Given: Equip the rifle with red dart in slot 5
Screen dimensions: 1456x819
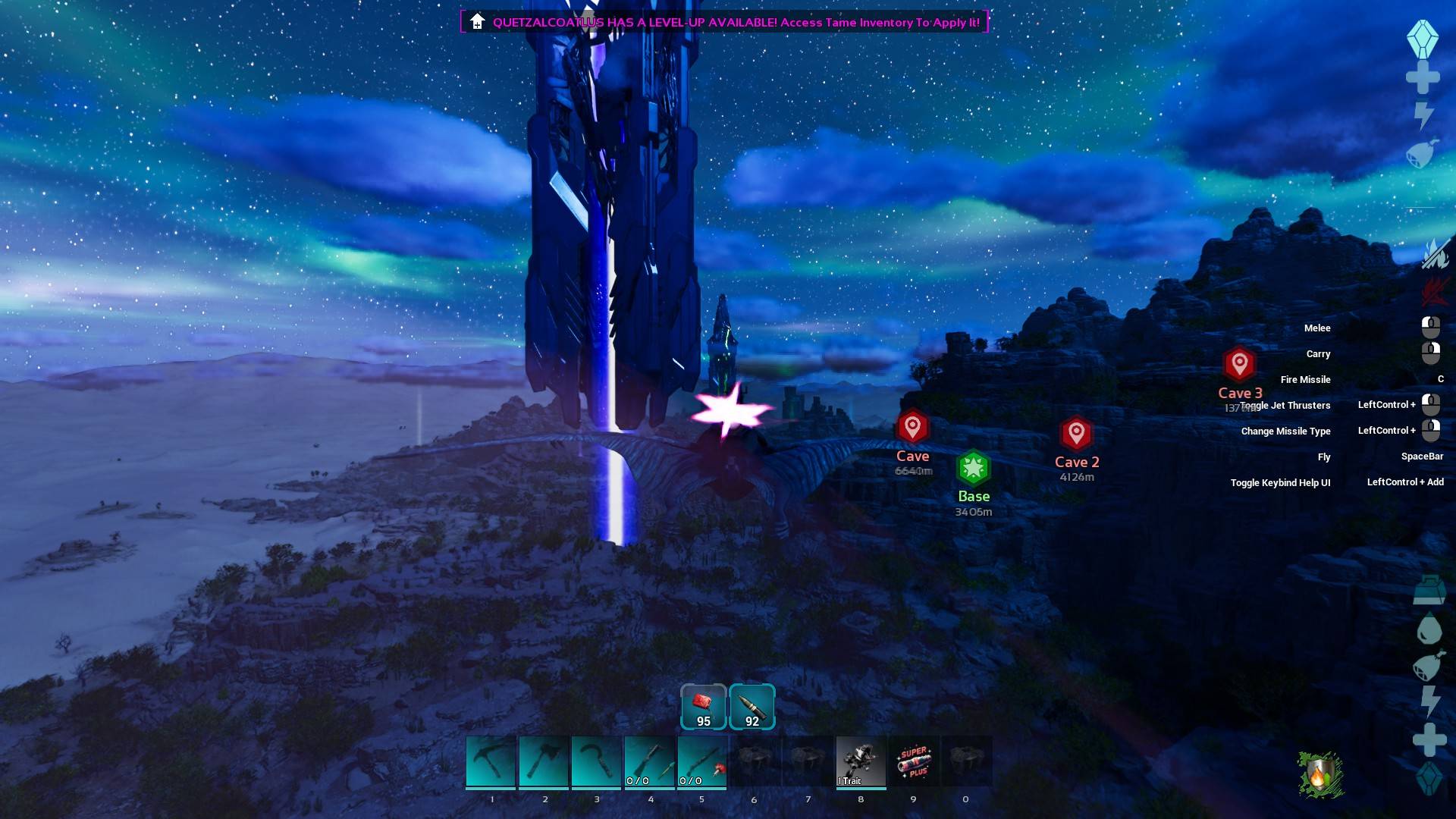Looking at the screenshot, I should tap(702, 761).
